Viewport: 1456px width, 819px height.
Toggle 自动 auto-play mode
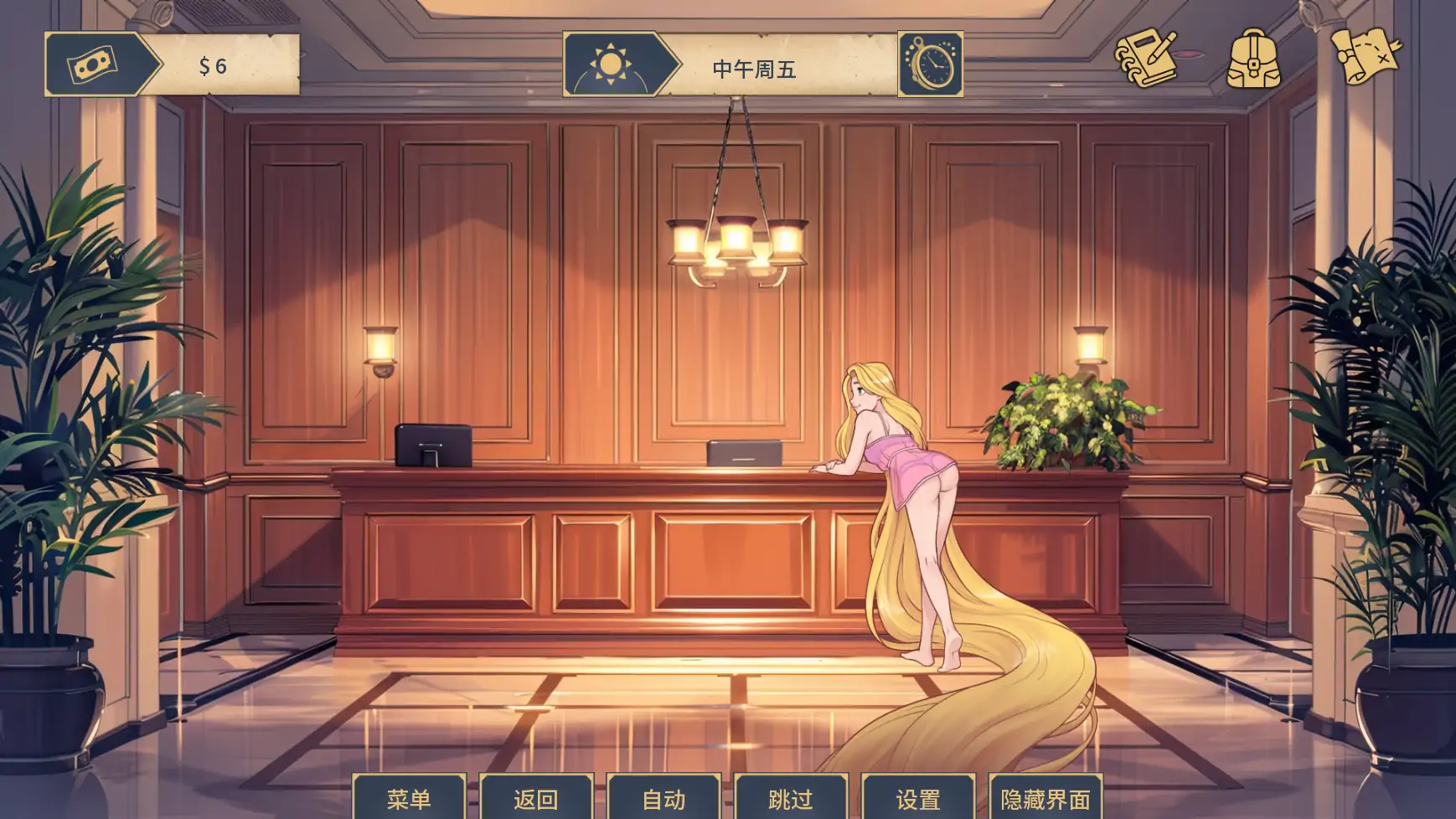[x=663, y=798]
